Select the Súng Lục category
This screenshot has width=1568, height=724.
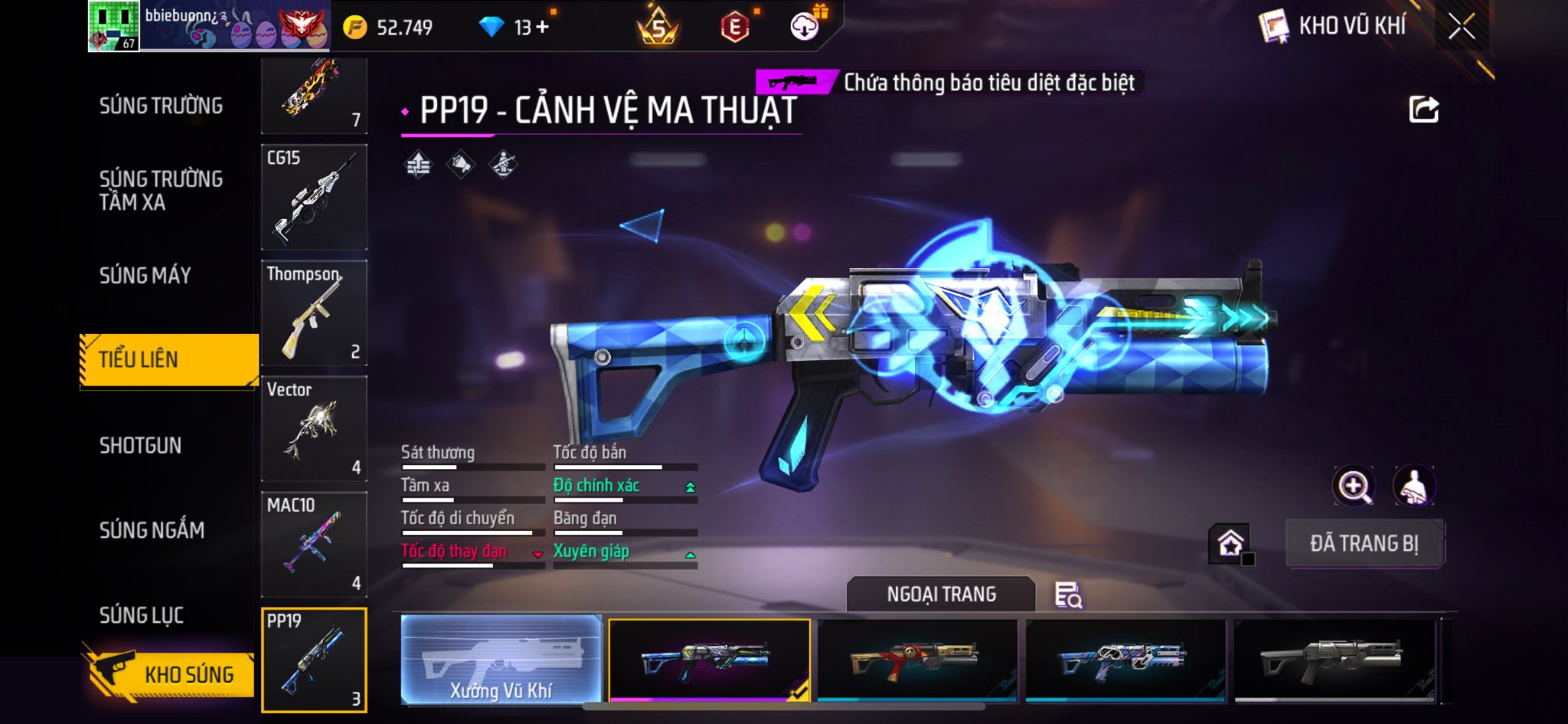[x=142, y=614]
